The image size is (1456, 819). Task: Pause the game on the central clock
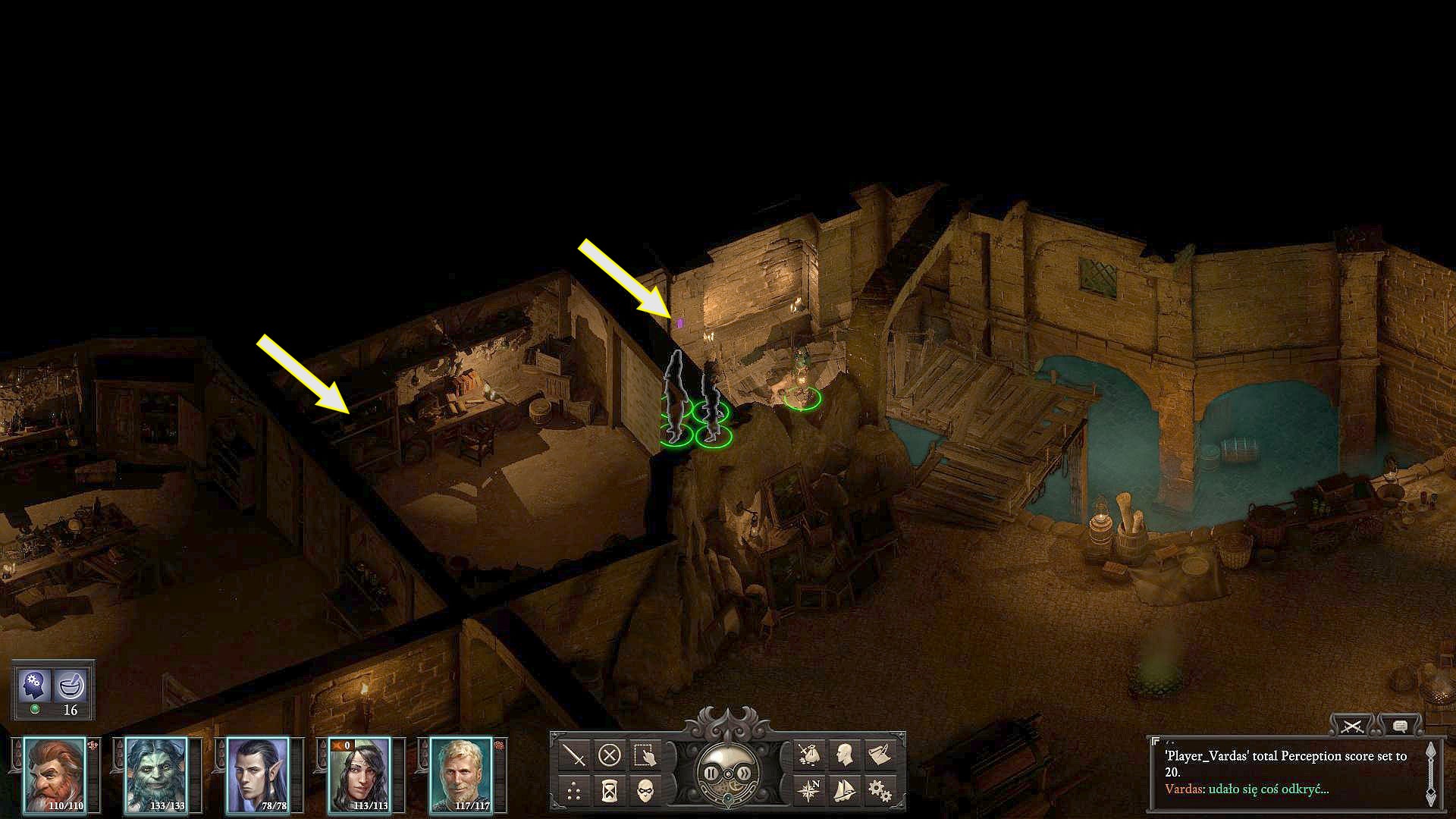click(x=711, y=773)
